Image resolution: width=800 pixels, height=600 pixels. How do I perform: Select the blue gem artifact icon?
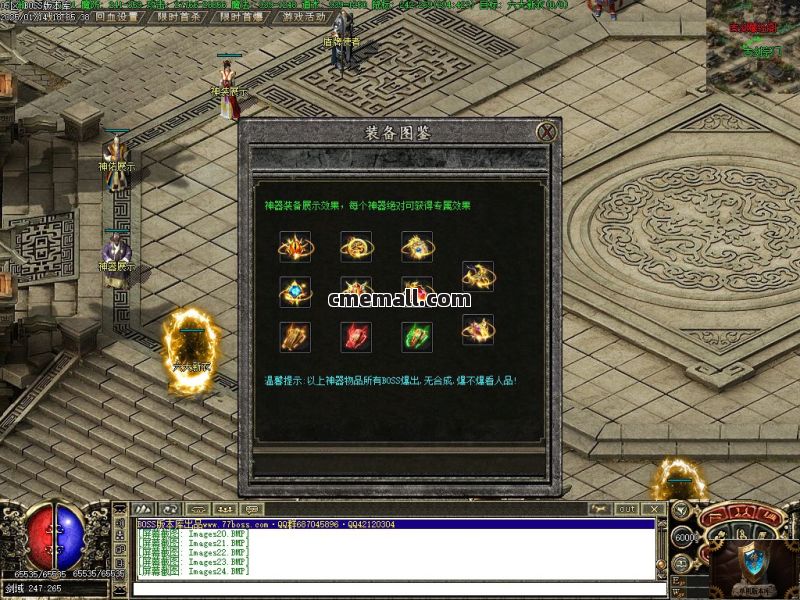pyautogui.click(x=295, y=291)
